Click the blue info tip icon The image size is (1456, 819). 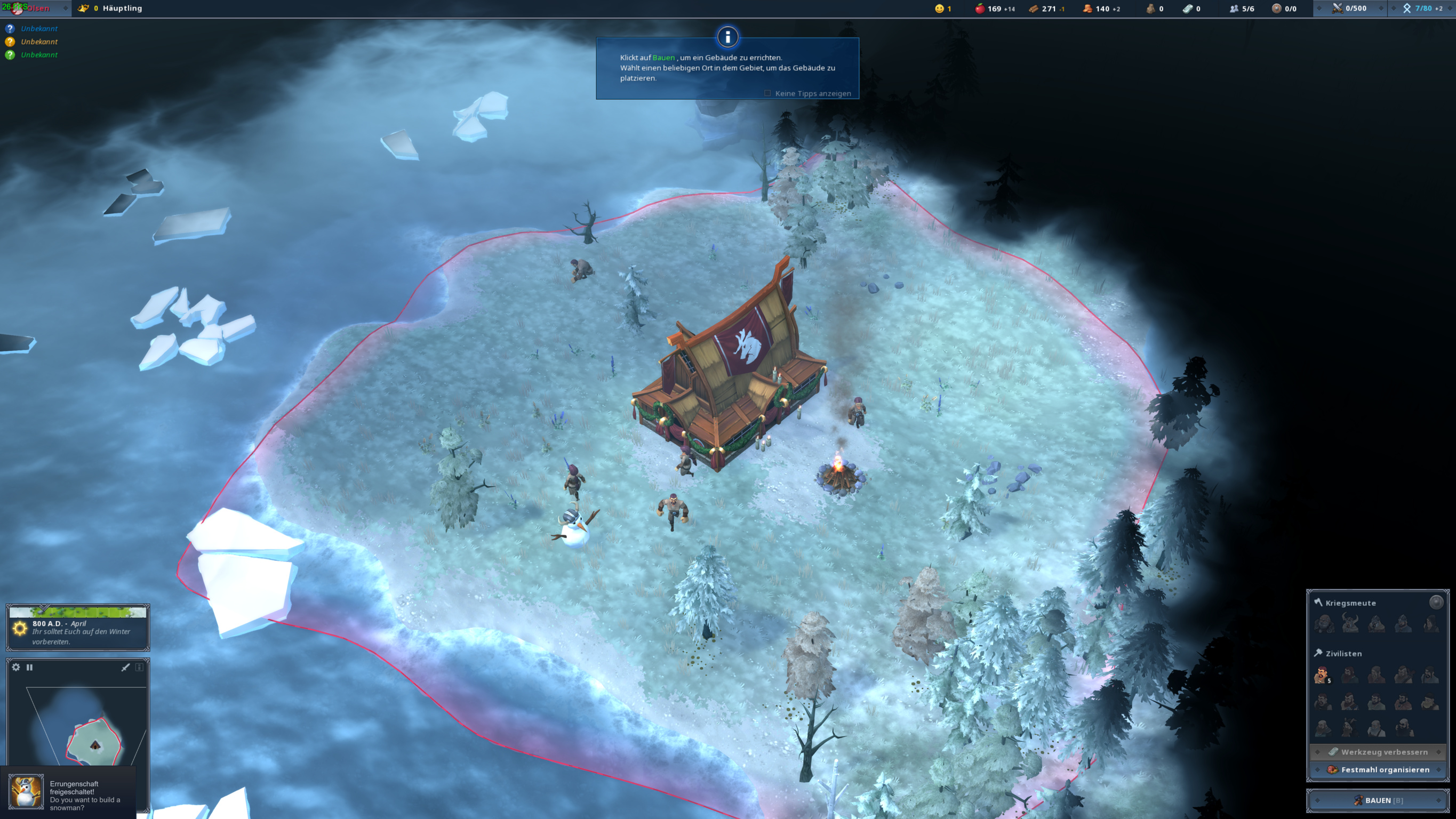[727, 37]
